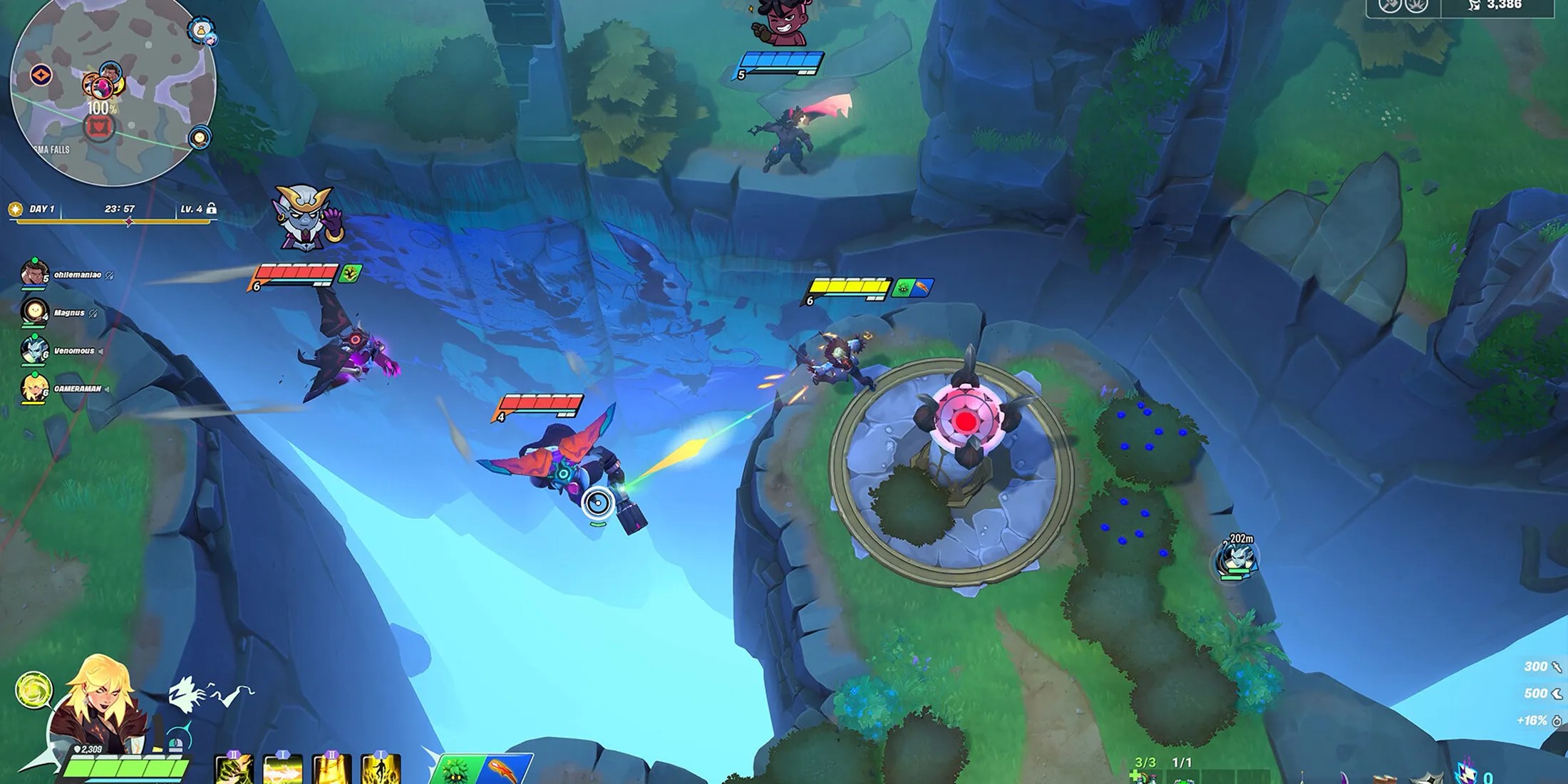Select the first ability card marked II

click(x=233, y=768)
